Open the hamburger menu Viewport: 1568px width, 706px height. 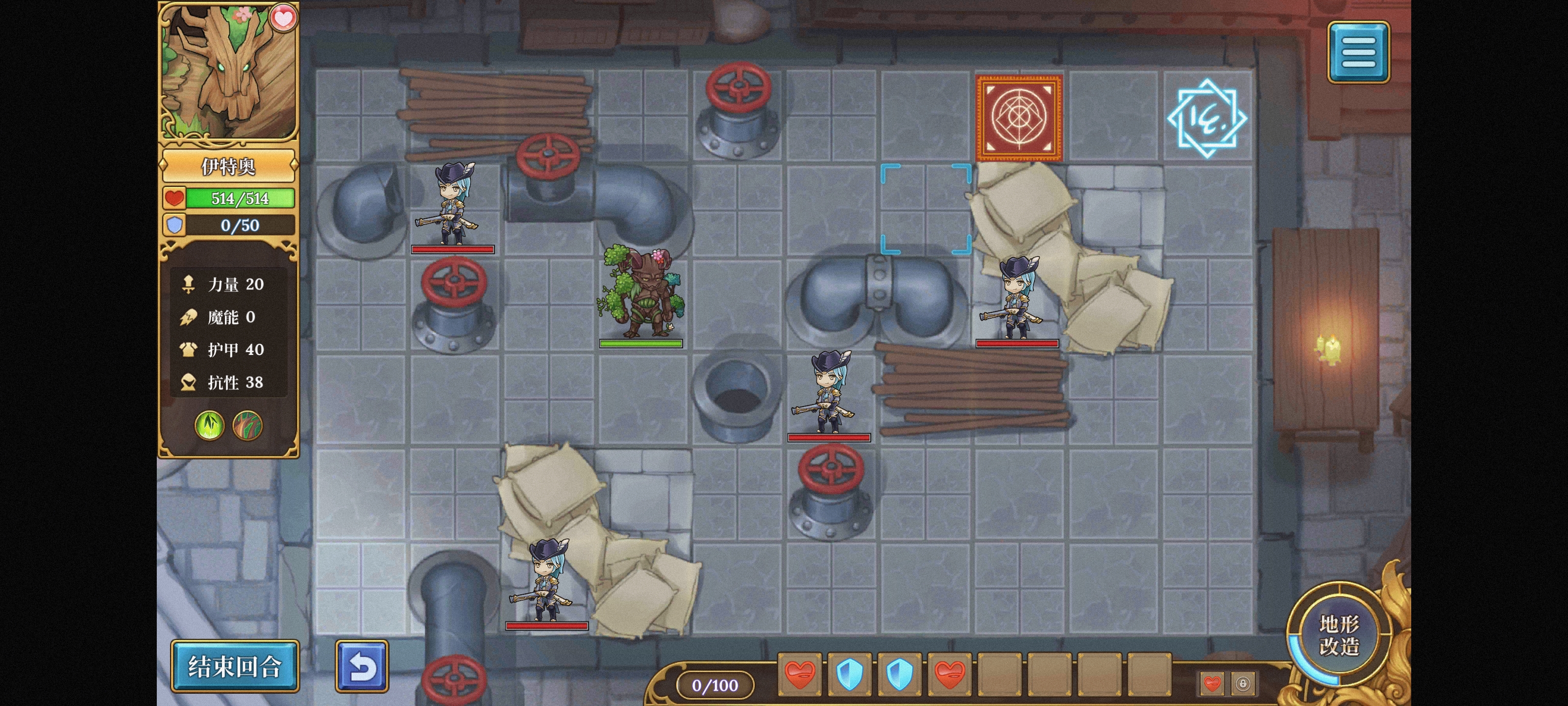point(1358,52)
